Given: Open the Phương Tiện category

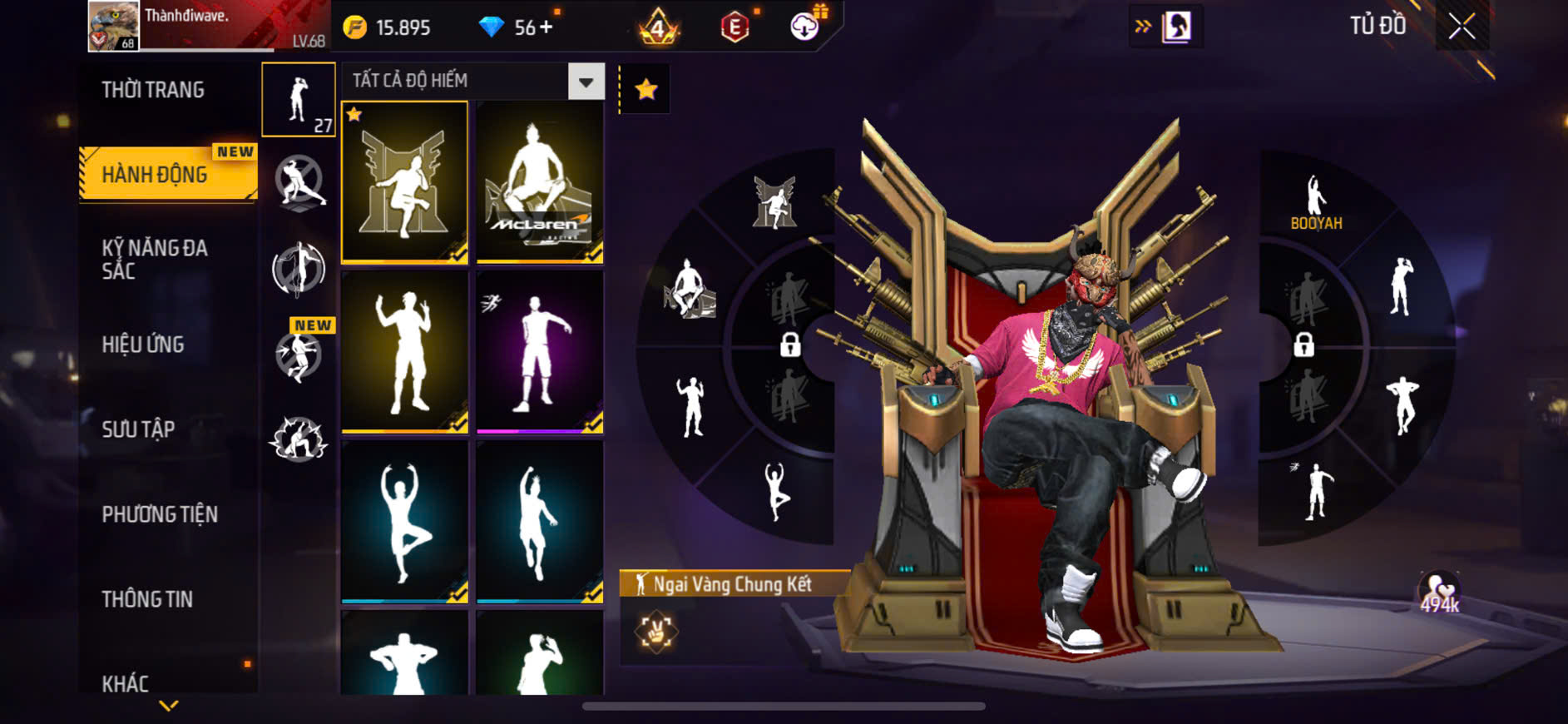Looking at the screenshot, I should point(160,514).
